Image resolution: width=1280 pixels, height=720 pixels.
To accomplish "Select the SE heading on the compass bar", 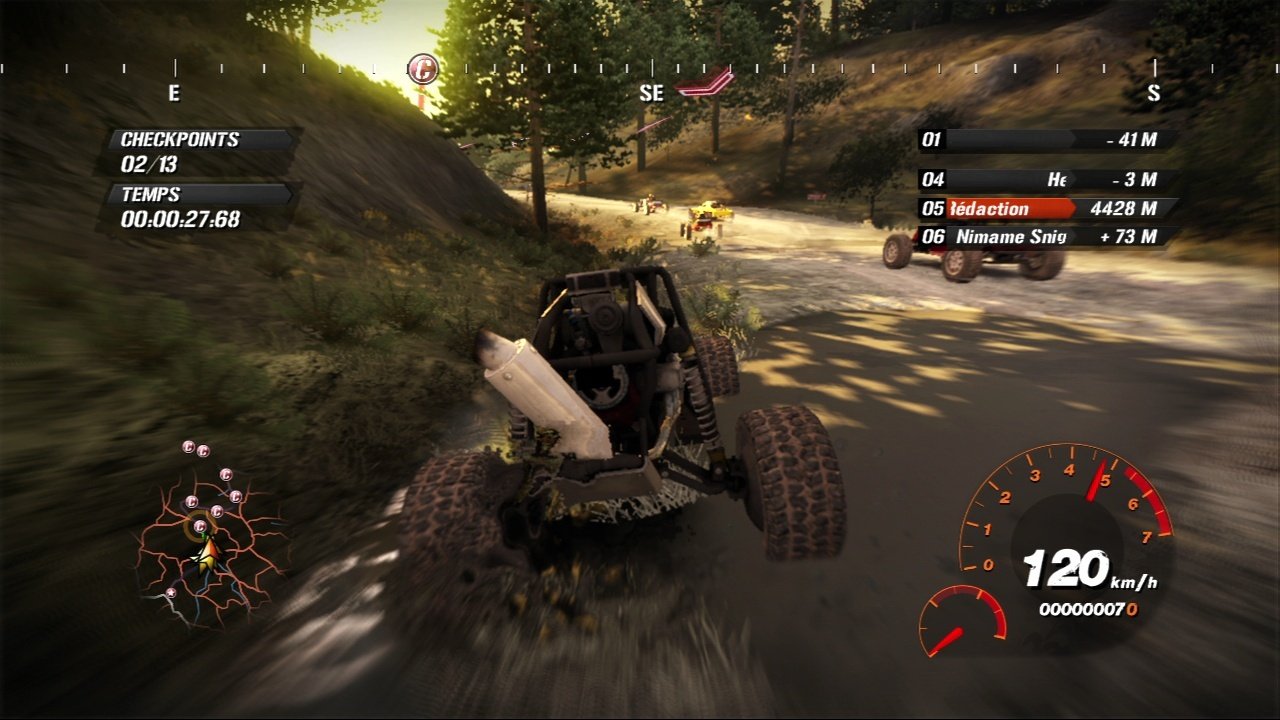I will [x=650, y=95].
